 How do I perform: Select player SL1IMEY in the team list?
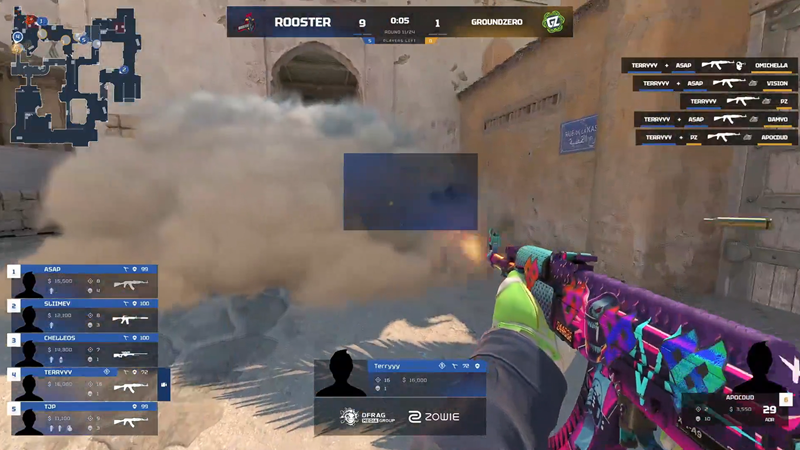click(x=83, y=318)
